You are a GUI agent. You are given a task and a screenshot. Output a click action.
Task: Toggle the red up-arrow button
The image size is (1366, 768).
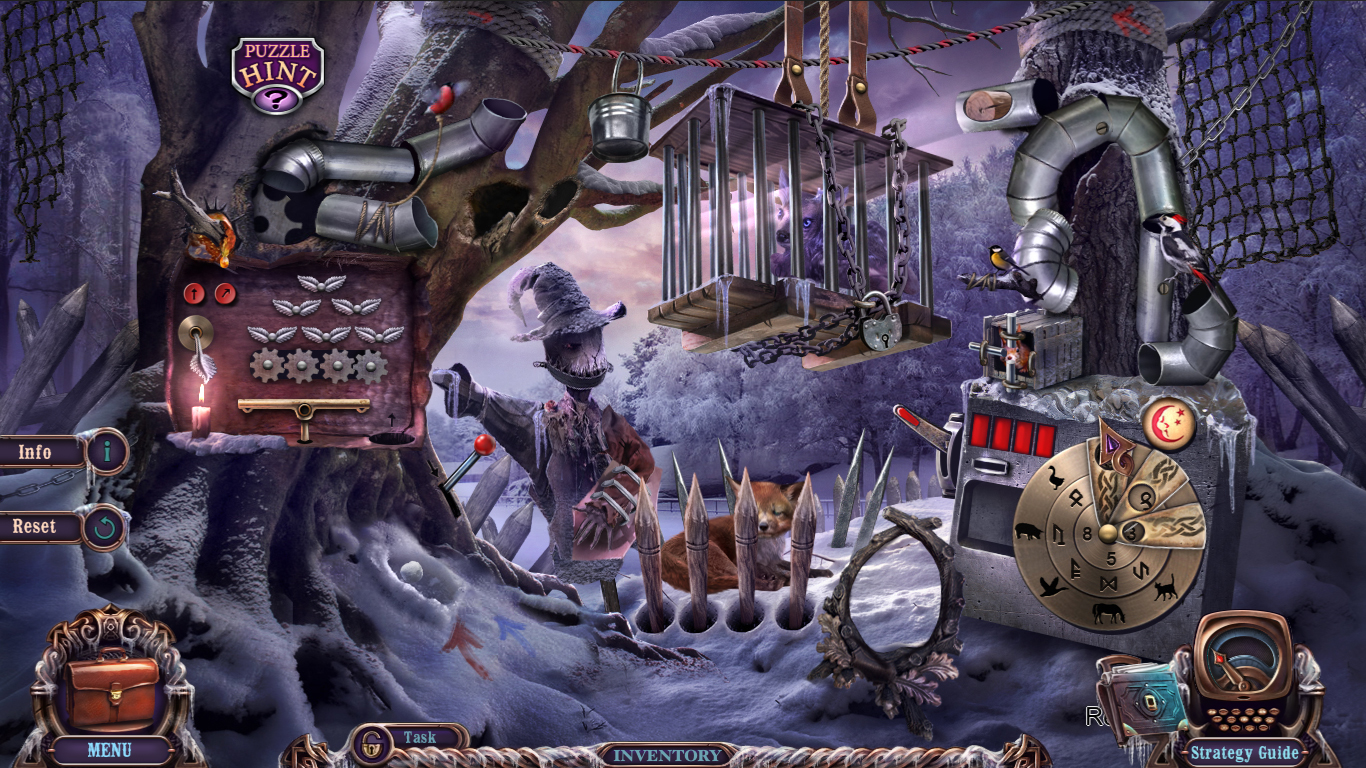[194, 293]
